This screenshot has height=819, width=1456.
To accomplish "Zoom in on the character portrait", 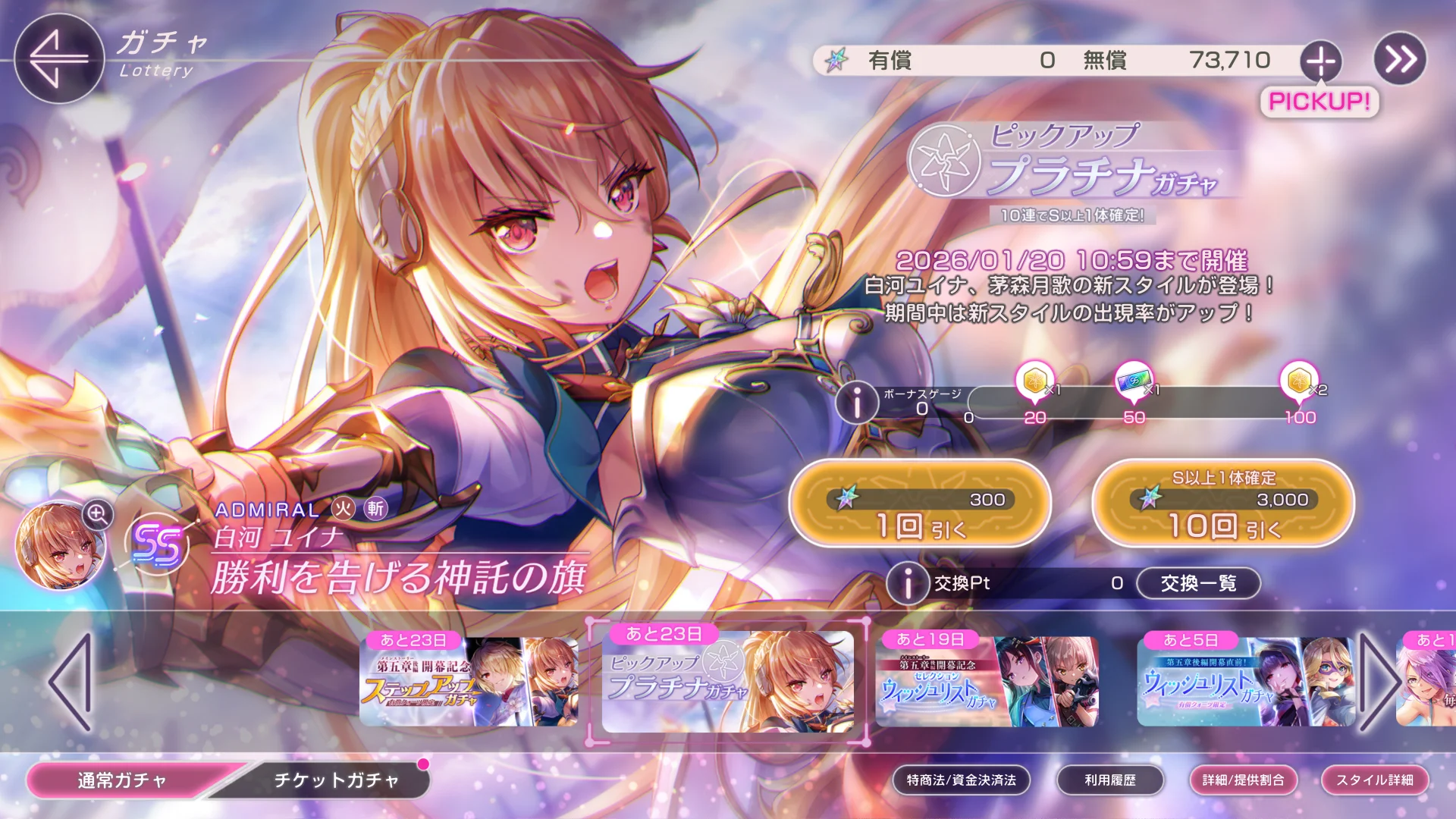I will 98,514.
